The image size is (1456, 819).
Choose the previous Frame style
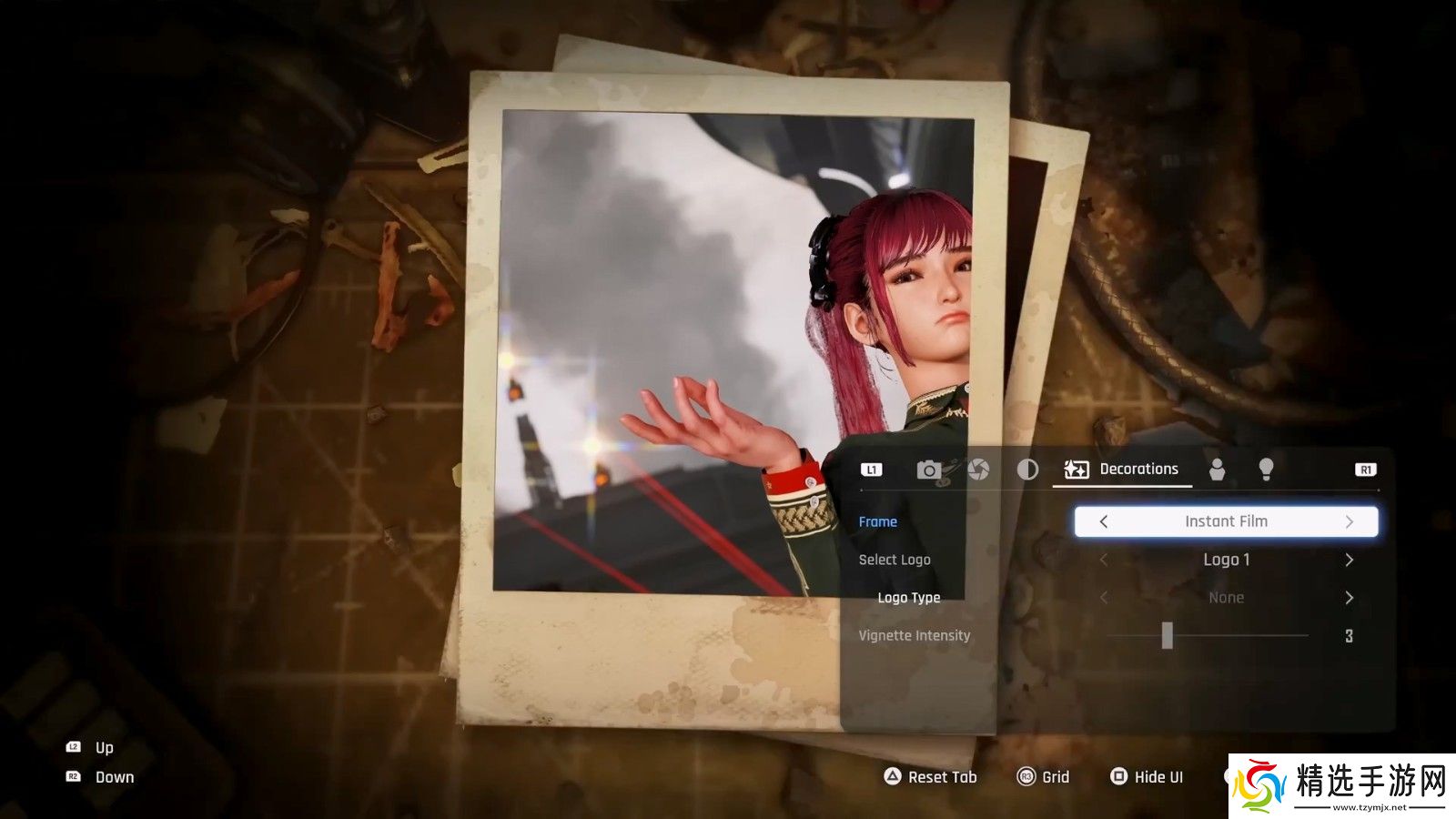tap(1104, 521)
